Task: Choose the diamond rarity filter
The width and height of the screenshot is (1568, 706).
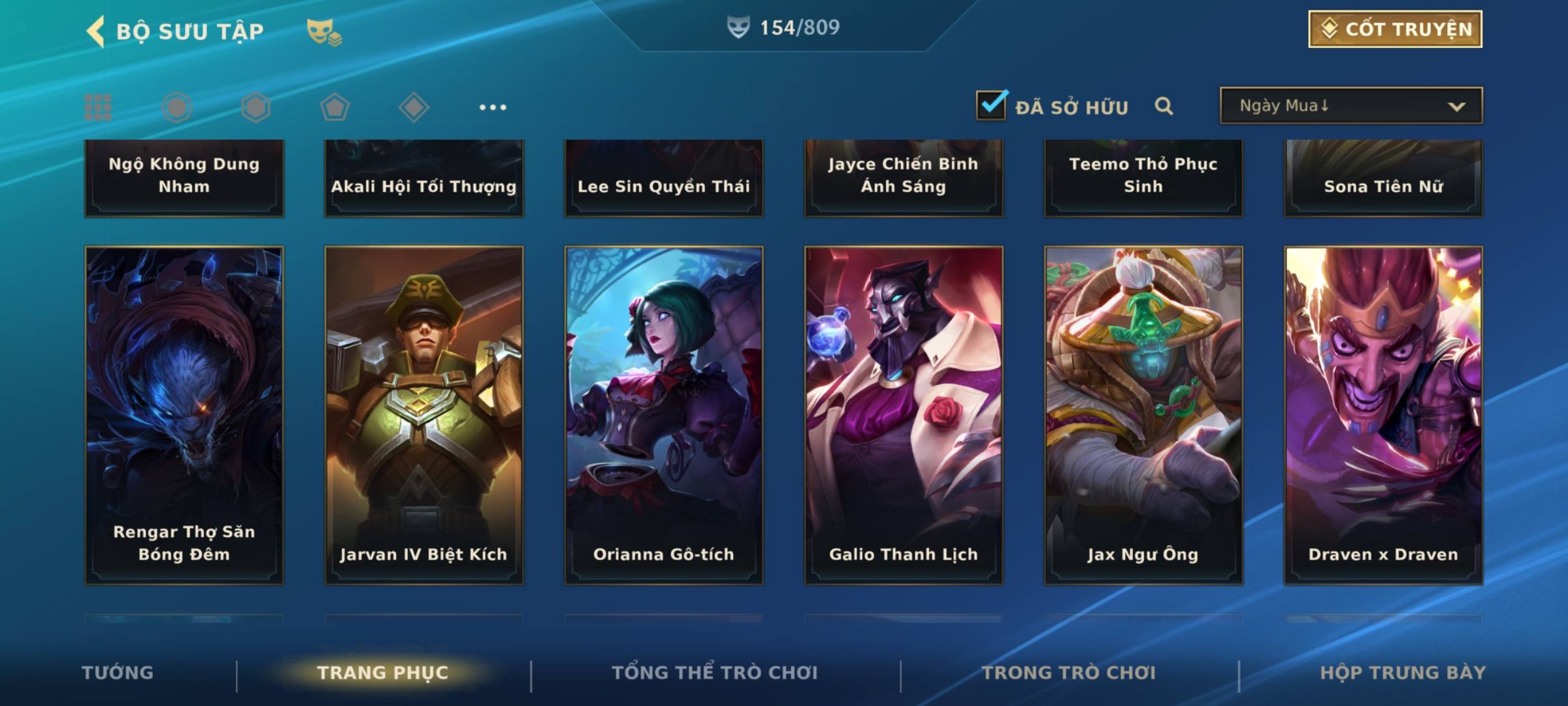Action: (x=414, y=107)
